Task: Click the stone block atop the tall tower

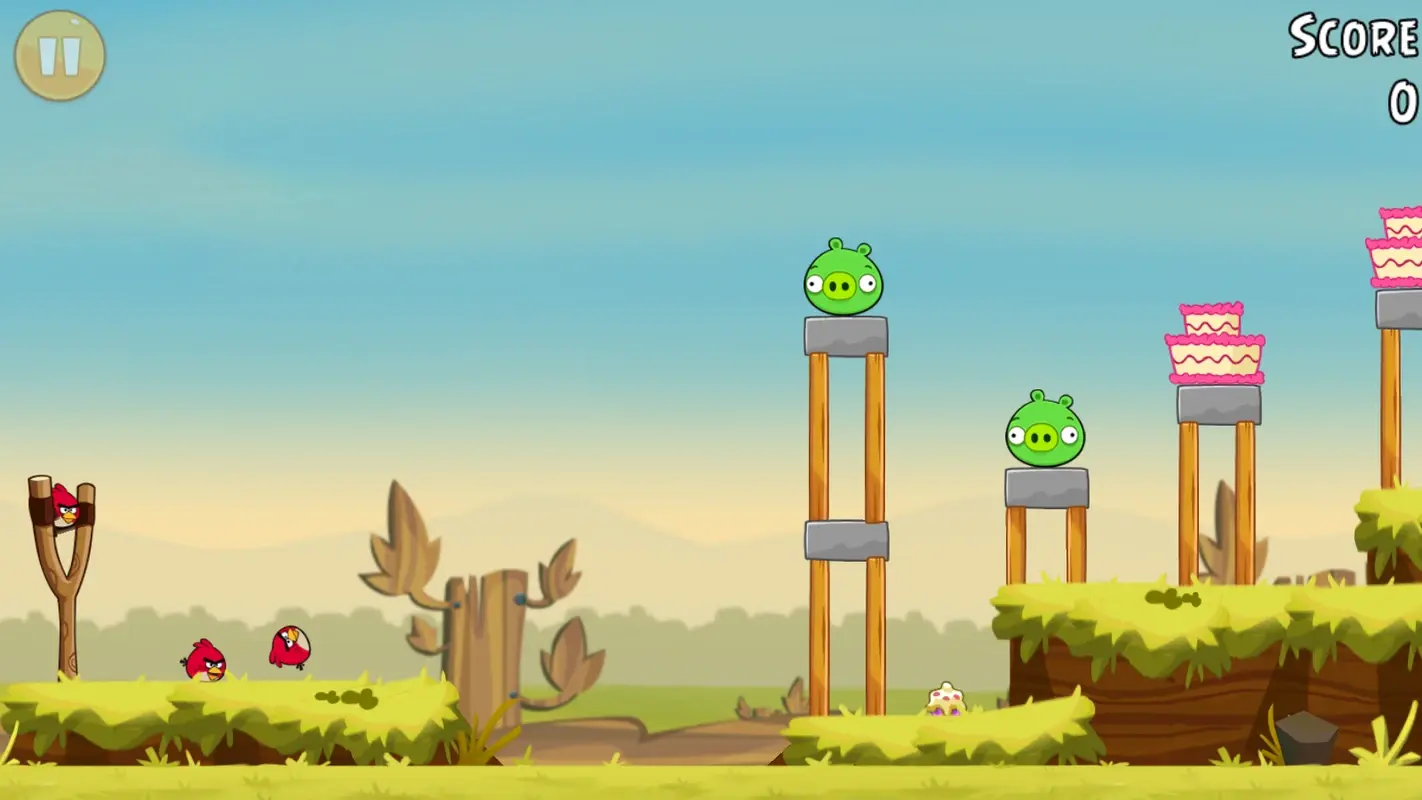Action: point(845,334)
